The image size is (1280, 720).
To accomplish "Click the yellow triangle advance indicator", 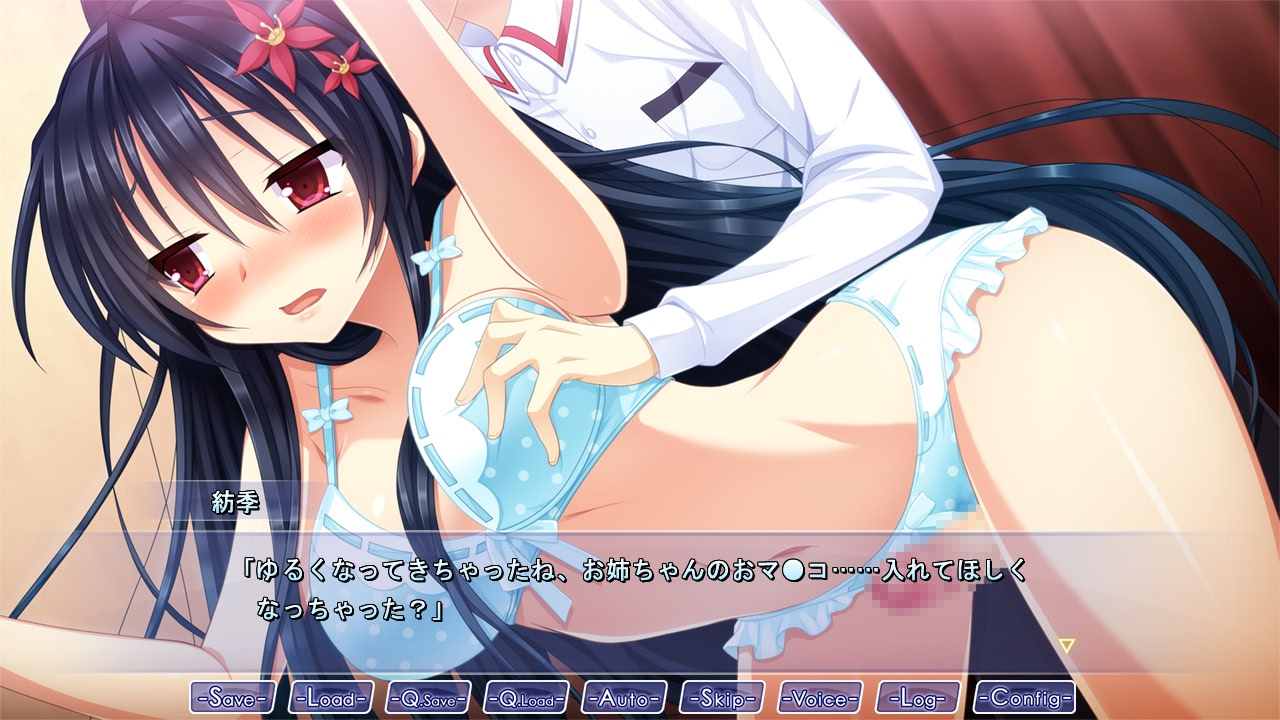I will click(1066, 646).
